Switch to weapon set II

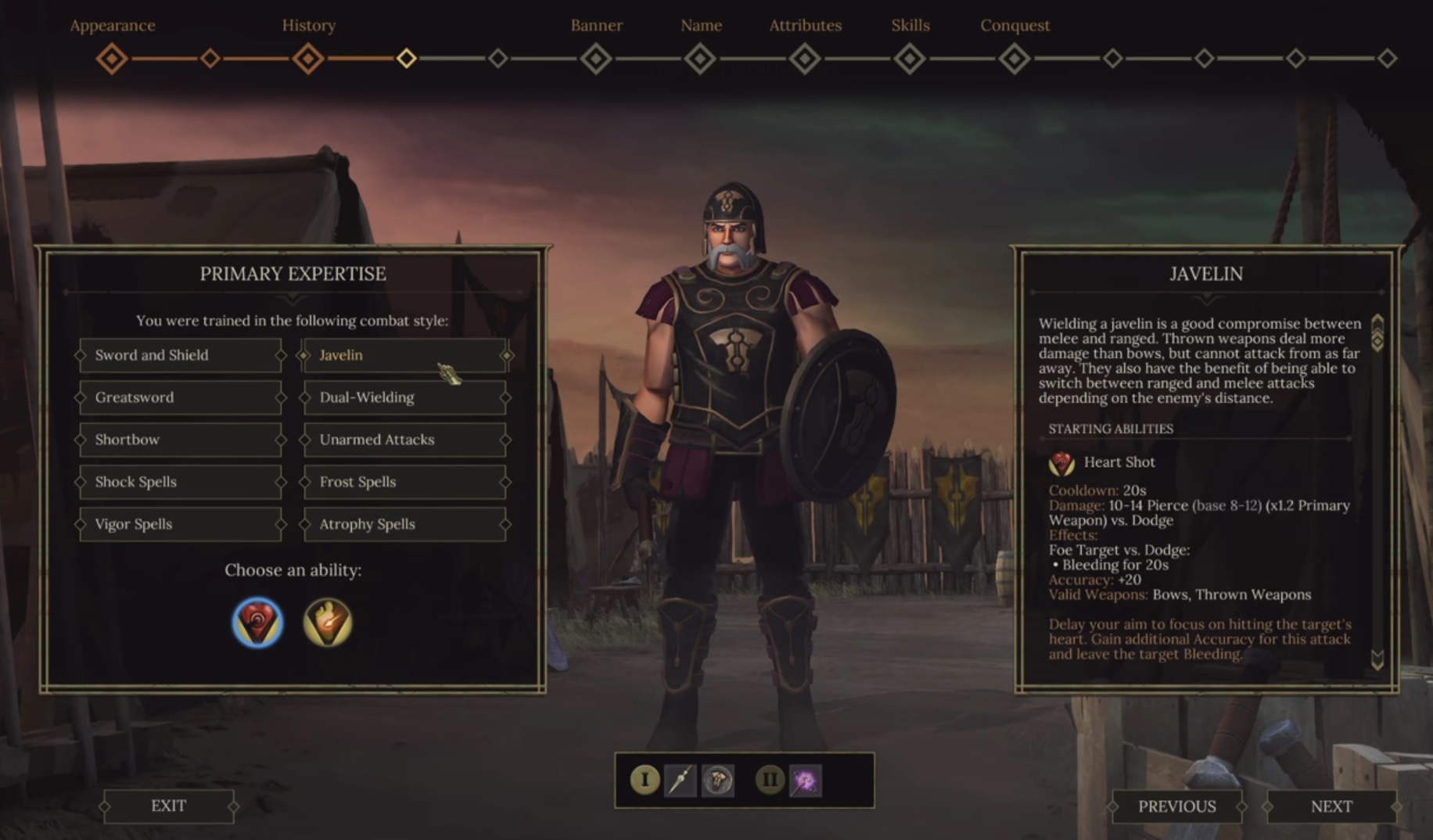tap(770, 780)
